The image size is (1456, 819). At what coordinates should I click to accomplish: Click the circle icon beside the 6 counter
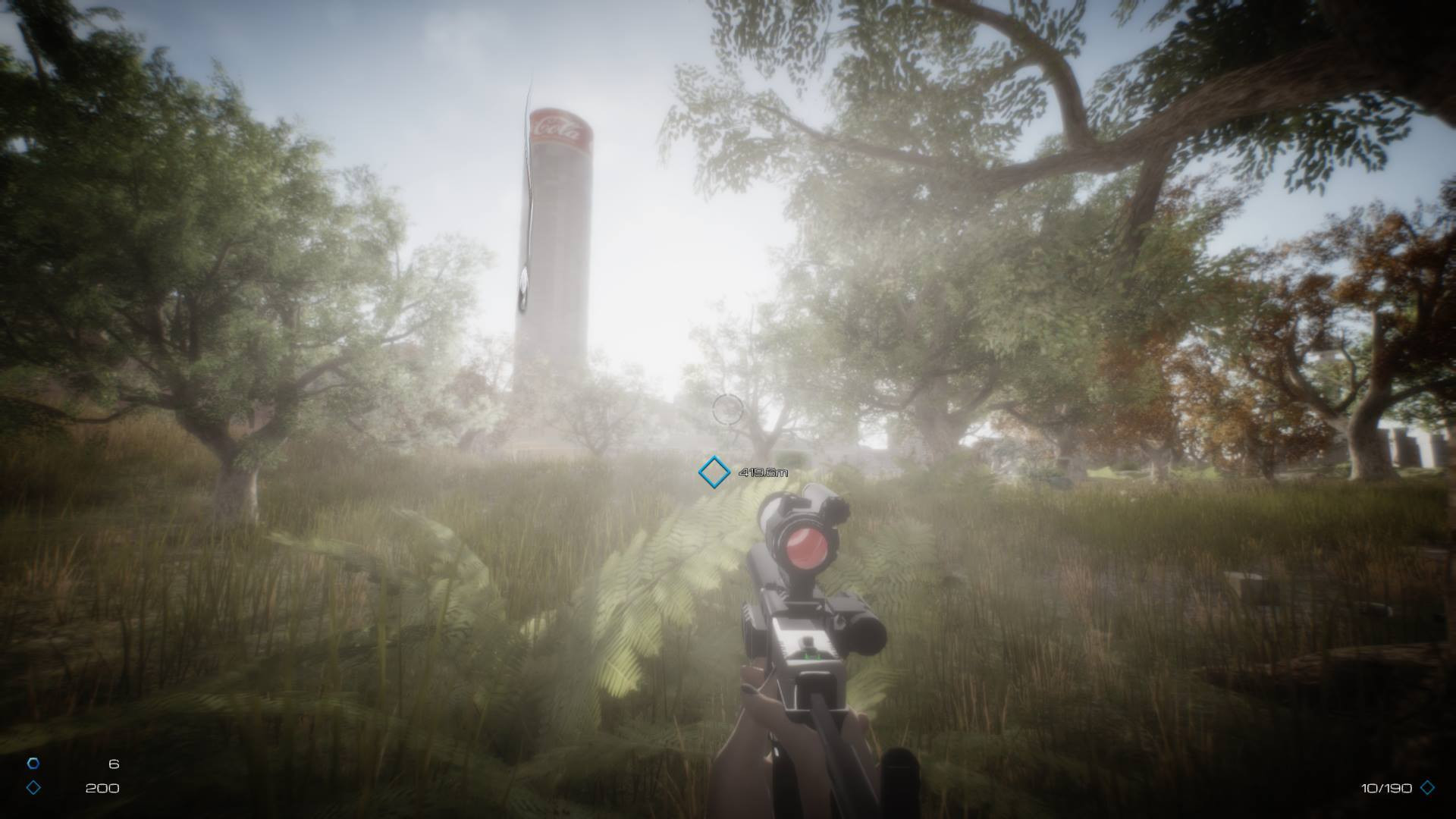[33, 764]
